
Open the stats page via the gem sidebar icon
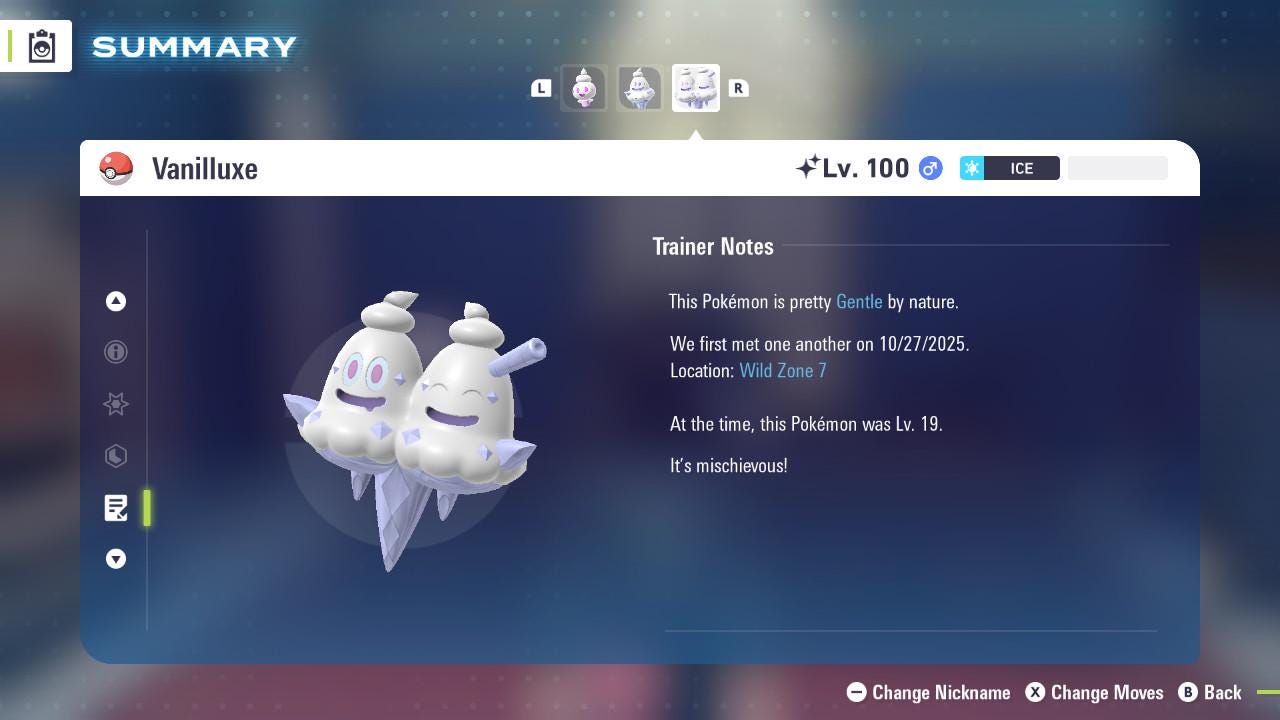(116, 456)
